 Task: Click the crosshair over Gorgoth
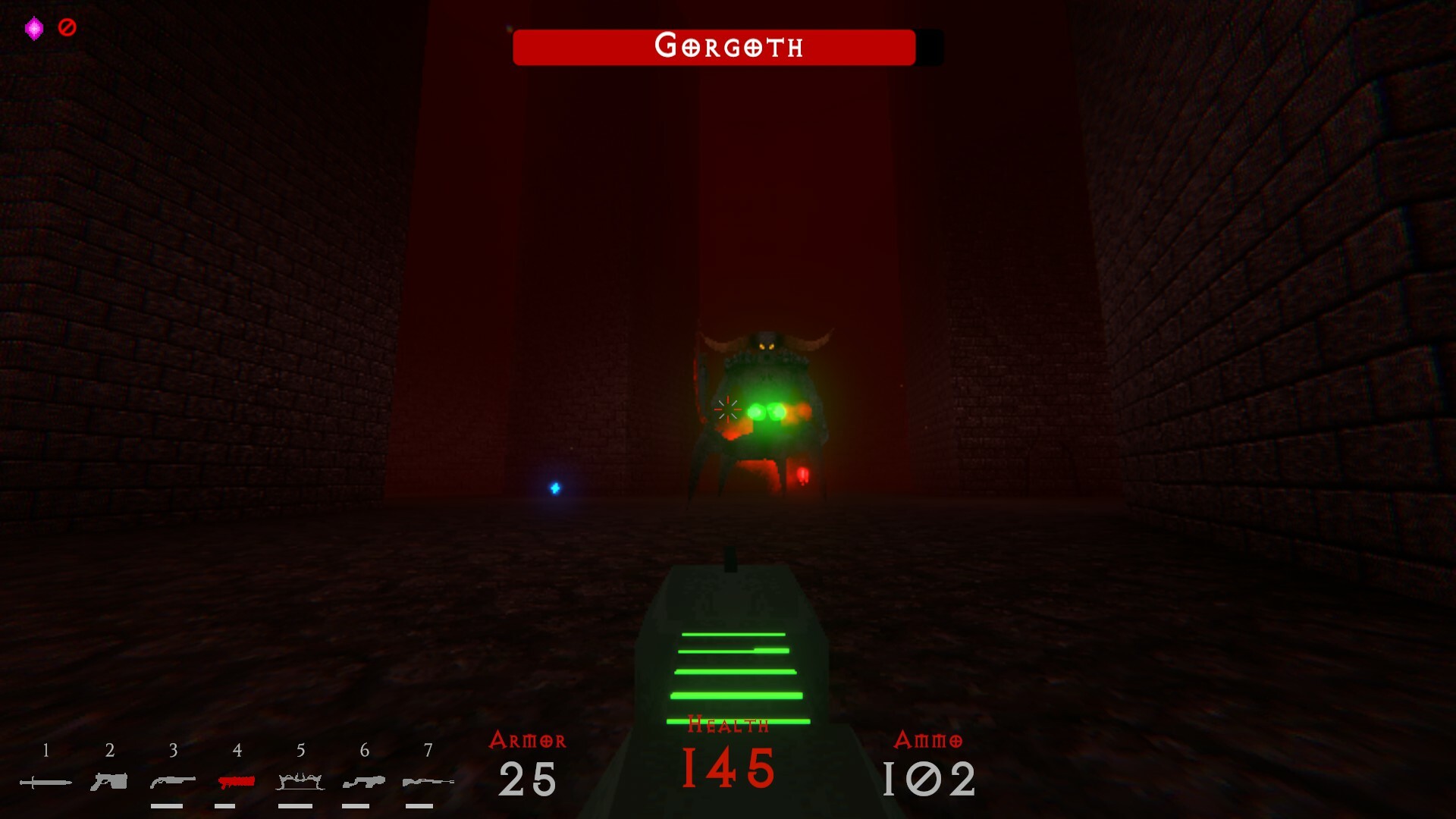point(727,409)
